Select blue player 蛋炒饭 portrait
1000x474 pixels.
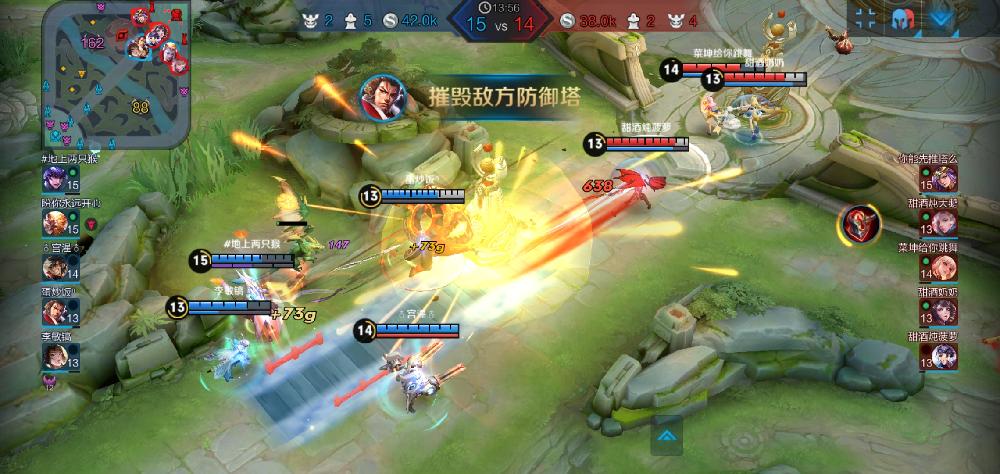click(53, 311)
